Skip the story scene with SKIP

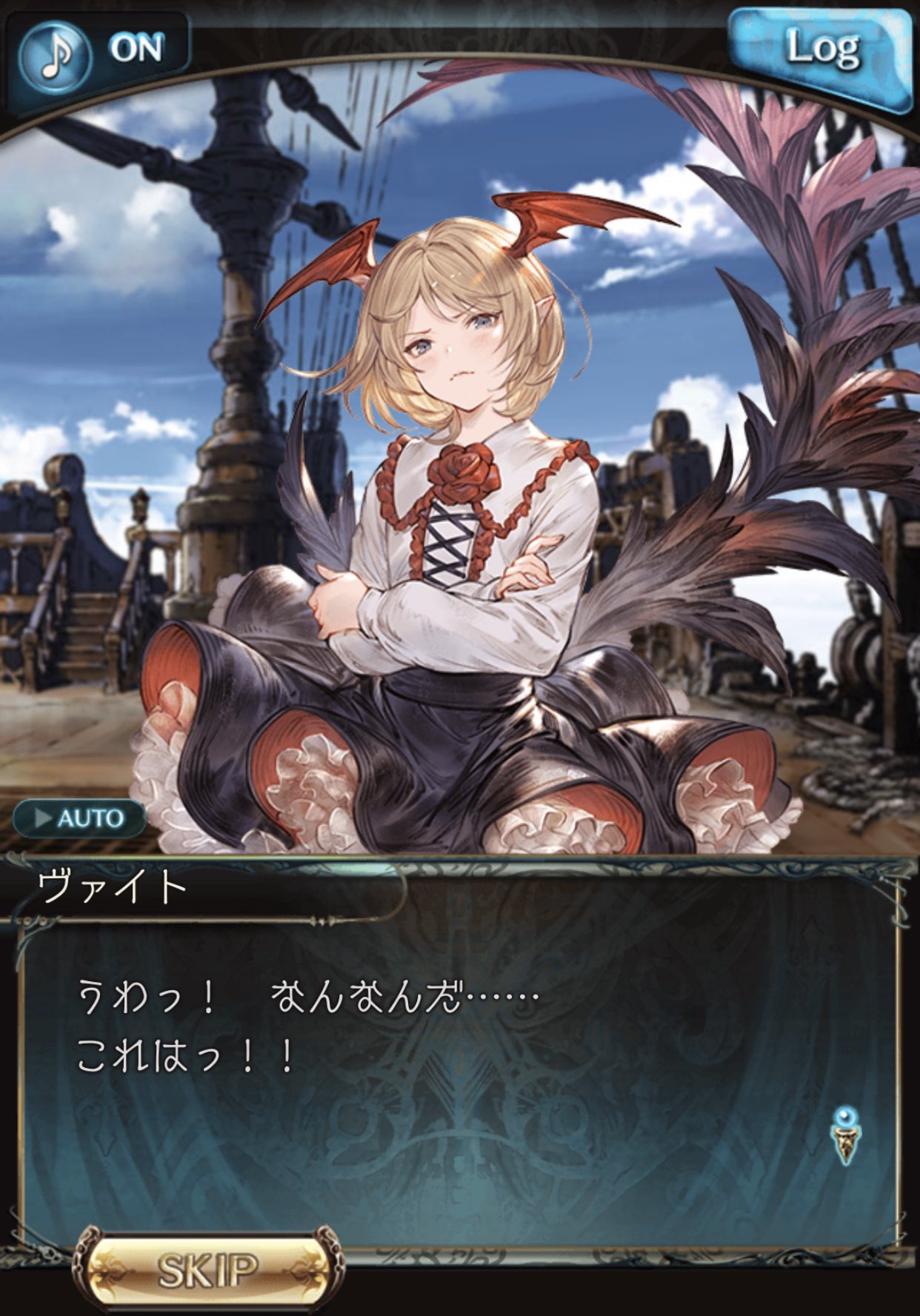coord(208,1270)
